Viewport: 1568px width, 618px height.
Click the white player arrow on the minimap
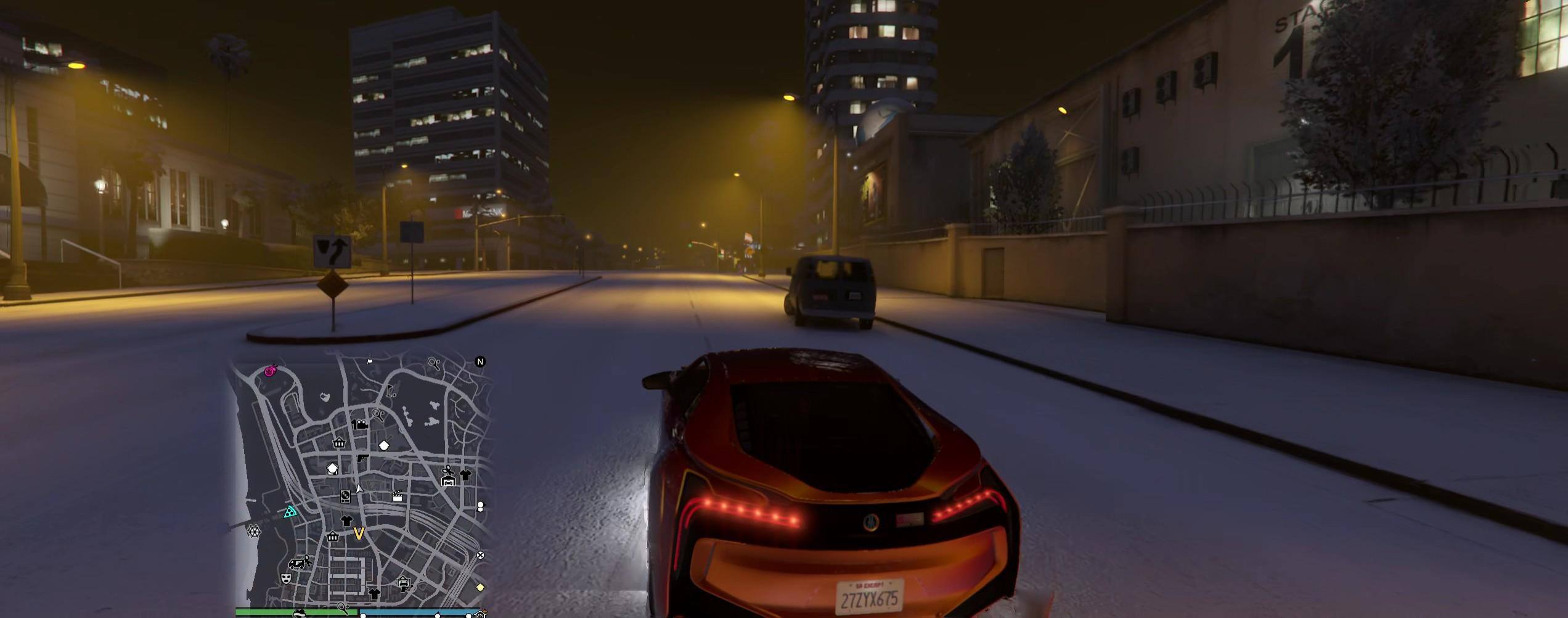coord(359,489)
